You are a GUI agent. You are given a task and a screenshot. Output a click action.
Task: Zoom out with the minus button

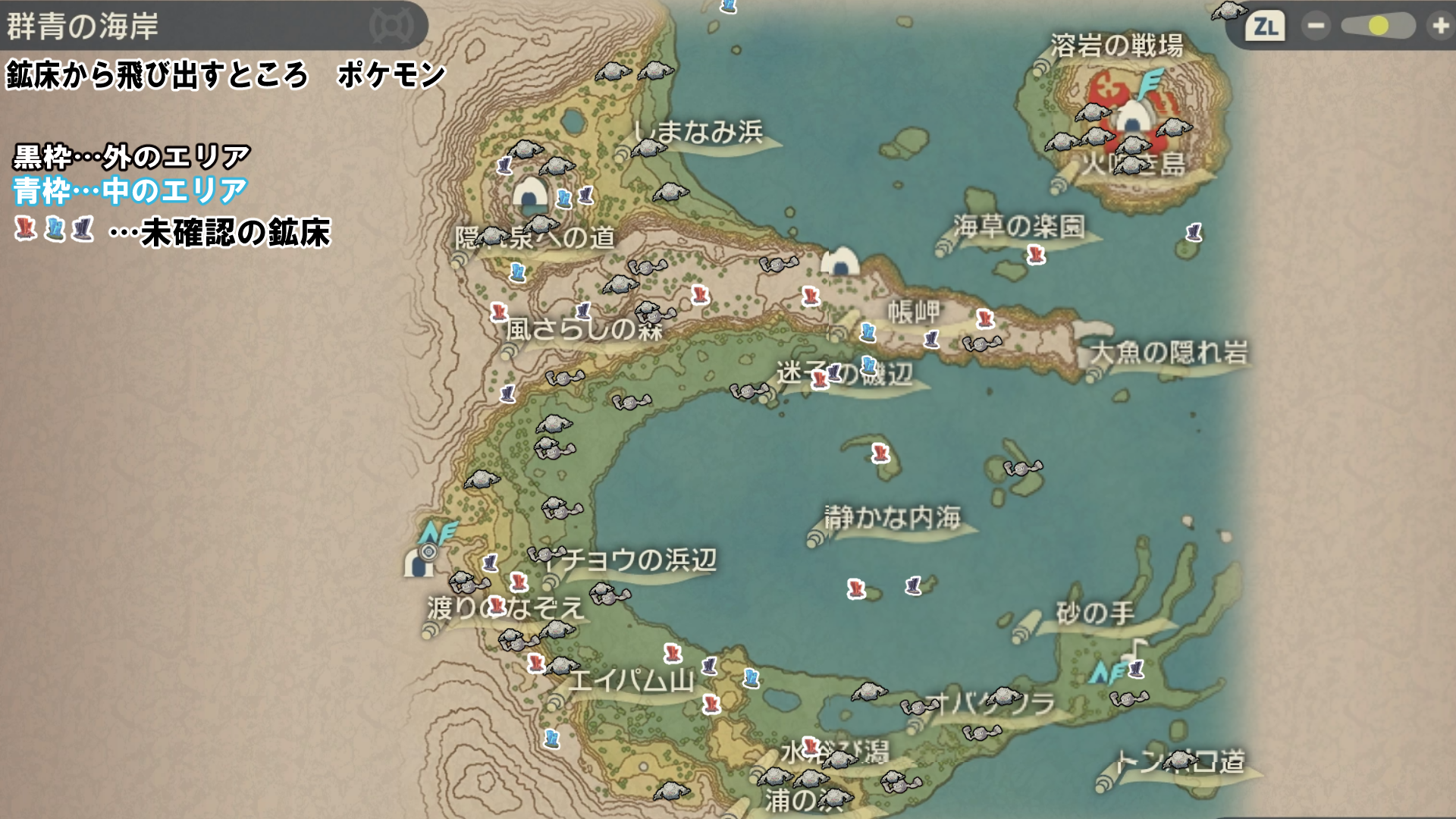click(1316, 26)
